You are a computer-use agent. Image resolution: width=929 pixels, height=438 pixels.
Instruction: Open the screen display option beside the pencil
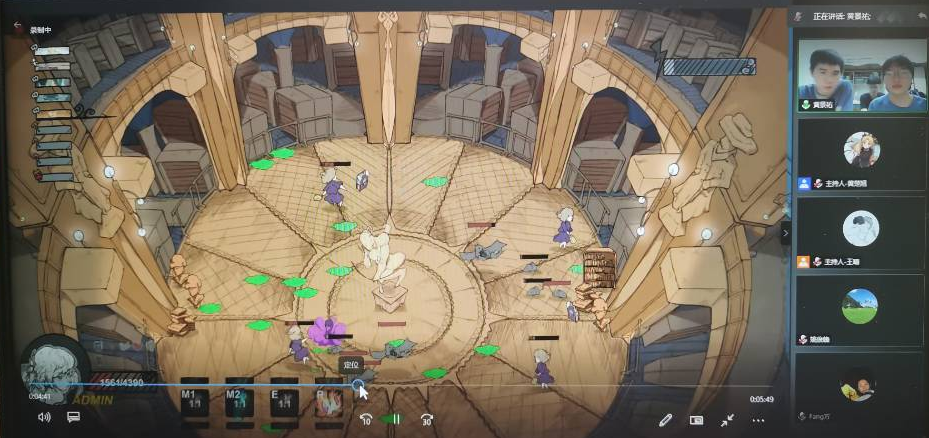tap(696, 420)
